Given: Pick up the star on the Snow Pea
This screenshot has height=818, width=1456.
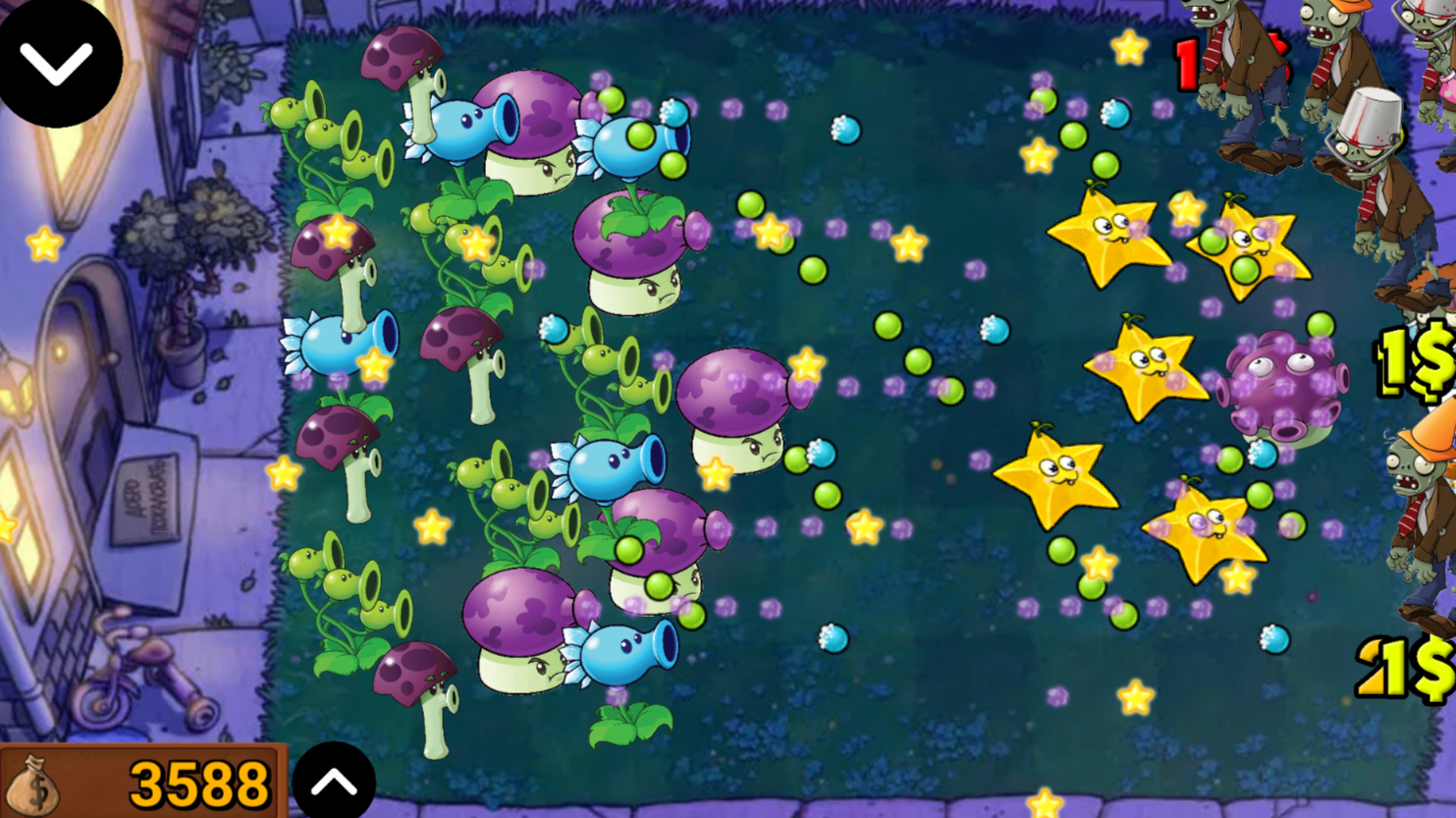Looking at the screenshot, I should tap(372, 362).
